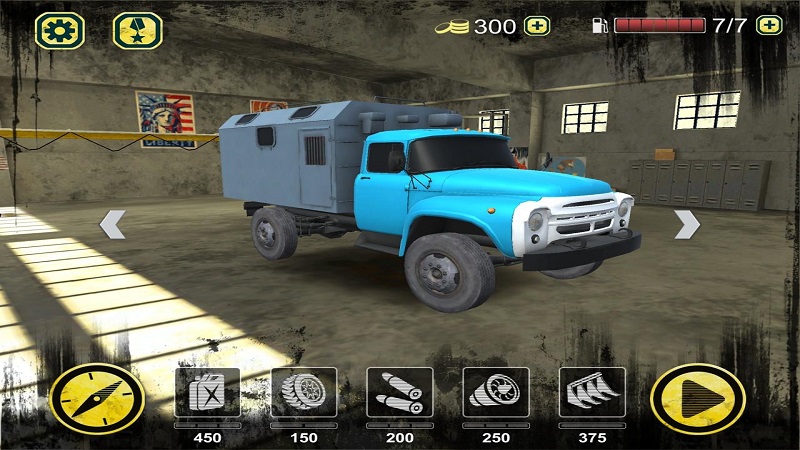Buy the tire upgrade for 150
Viewport: 800px width, 450px height.
coord(303,393)
